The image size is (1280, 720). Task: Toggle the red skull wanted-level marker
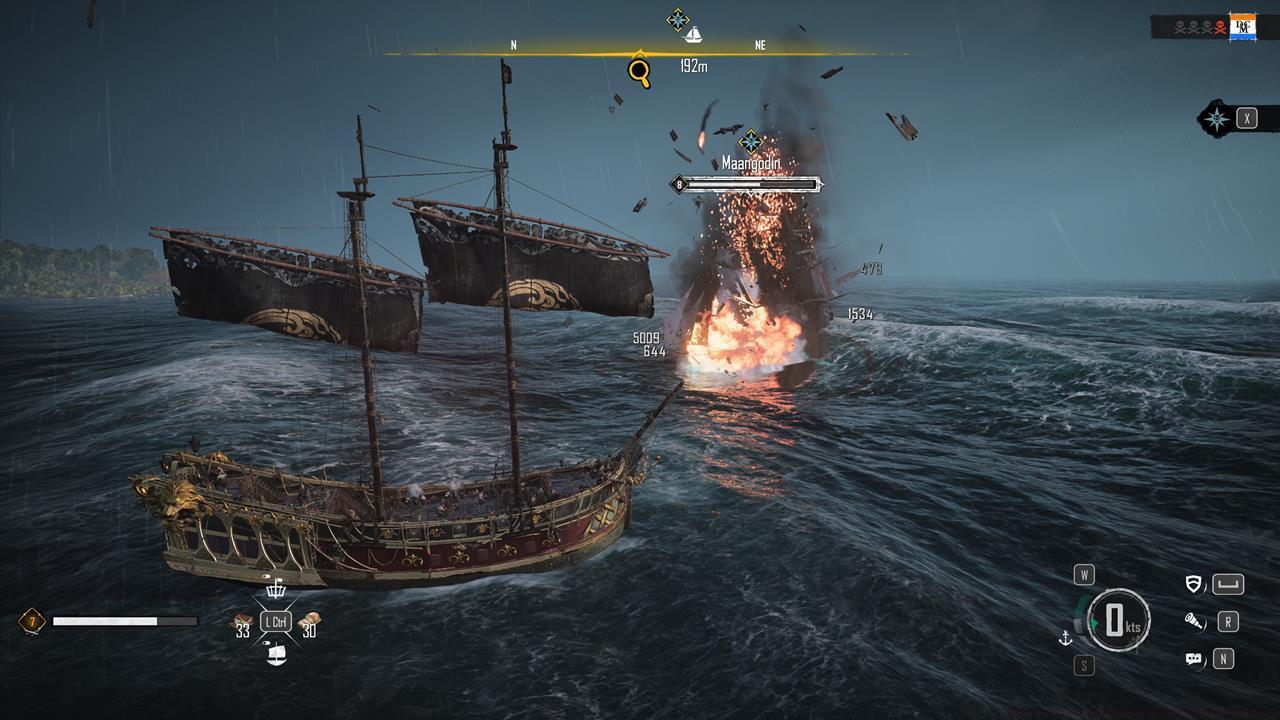point(1220,27)
